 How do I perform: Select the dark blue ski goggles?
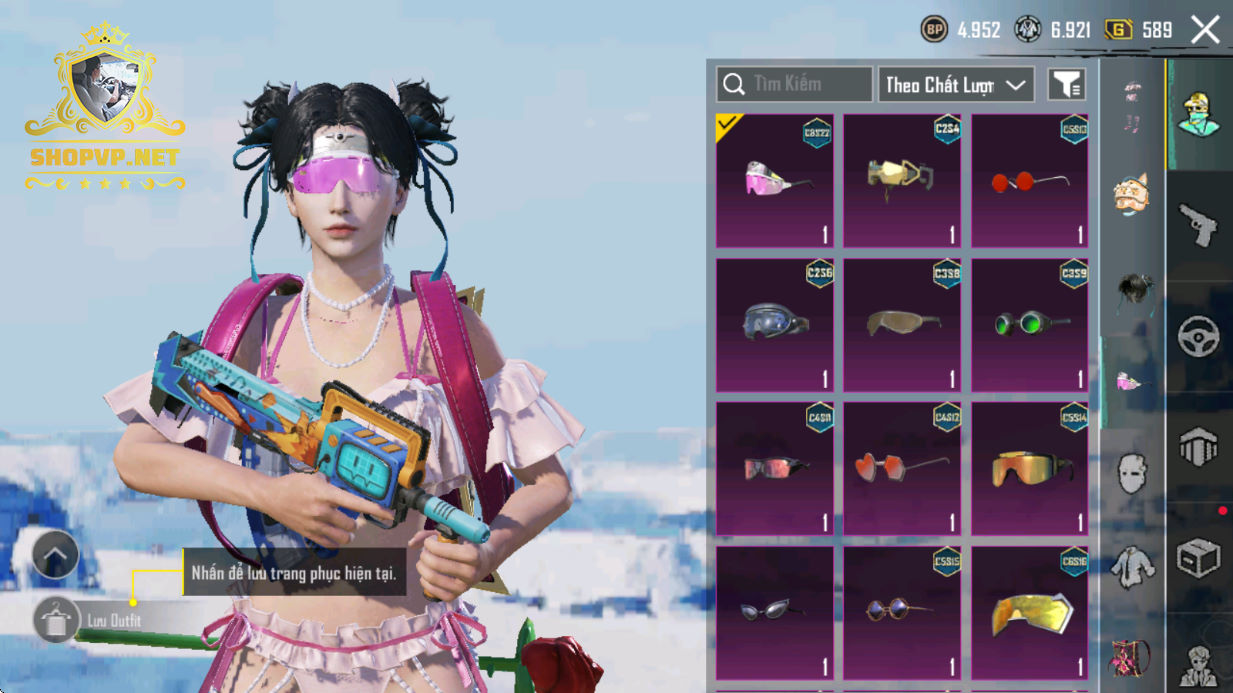[x=775, y=325]
